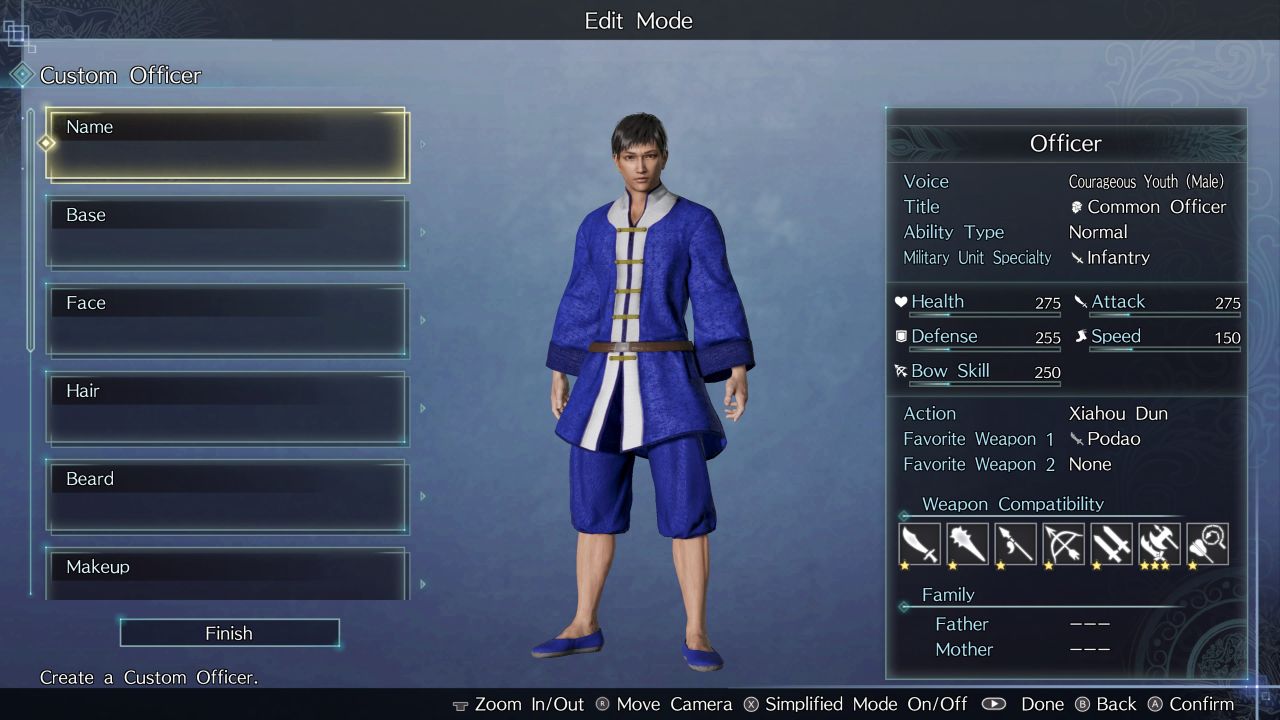Select the three-star axe weapon icon
This screenshot has width=1280, height=720.
1159,544
